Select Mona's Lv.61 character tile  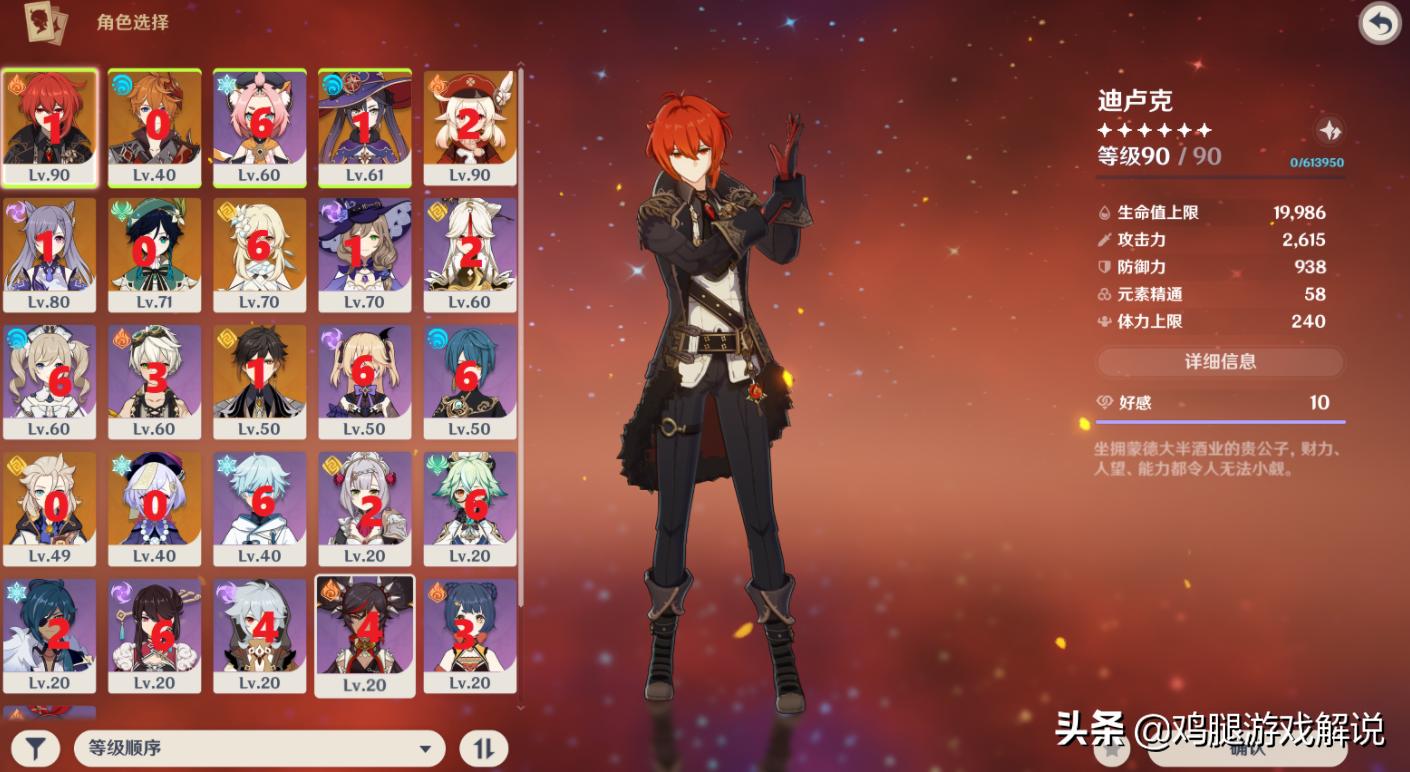(x=364, y=127)
